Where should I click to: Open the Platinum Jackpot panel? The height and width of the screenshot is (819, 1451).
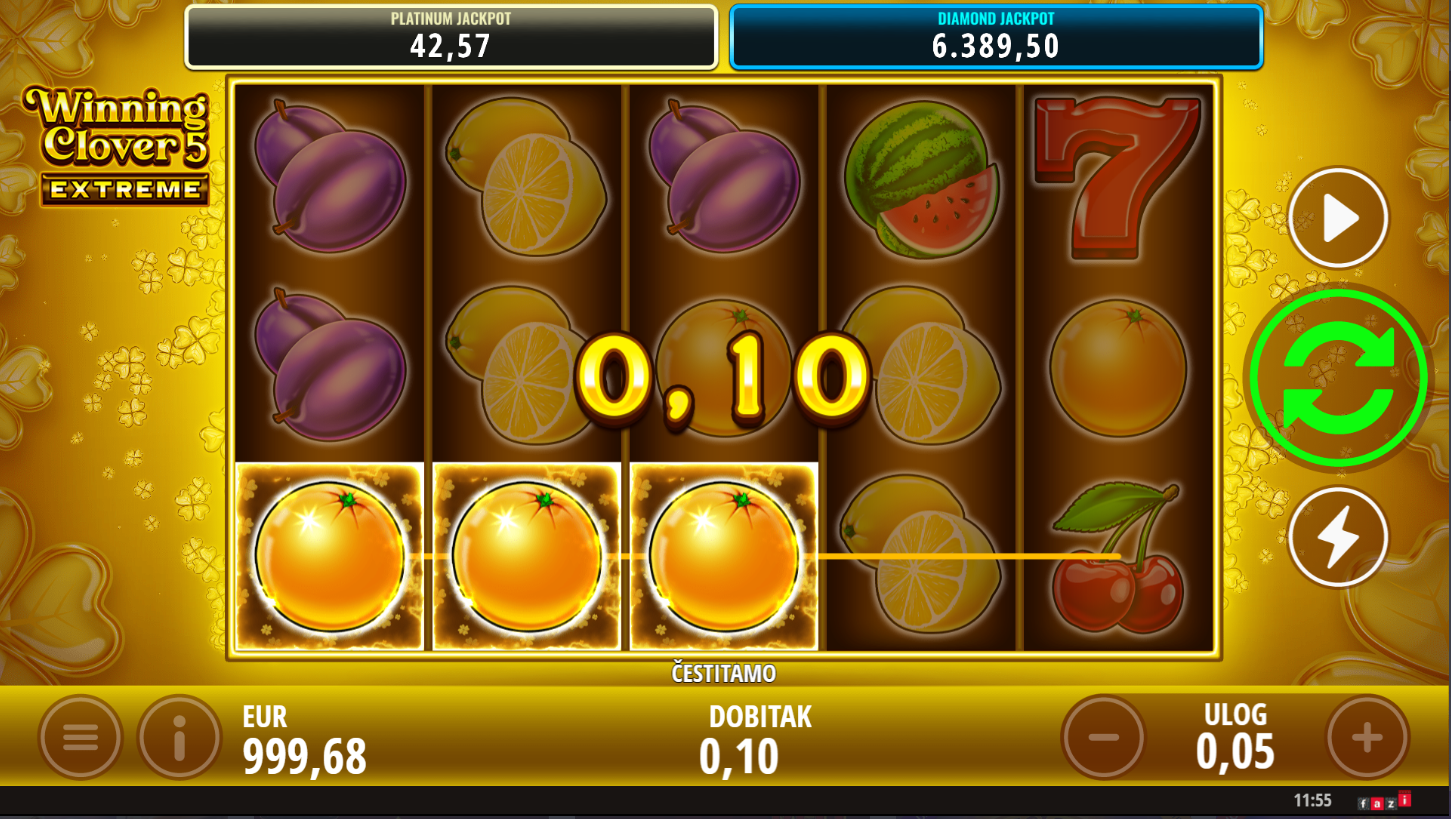pyautogui.click(x=451, y=37)
